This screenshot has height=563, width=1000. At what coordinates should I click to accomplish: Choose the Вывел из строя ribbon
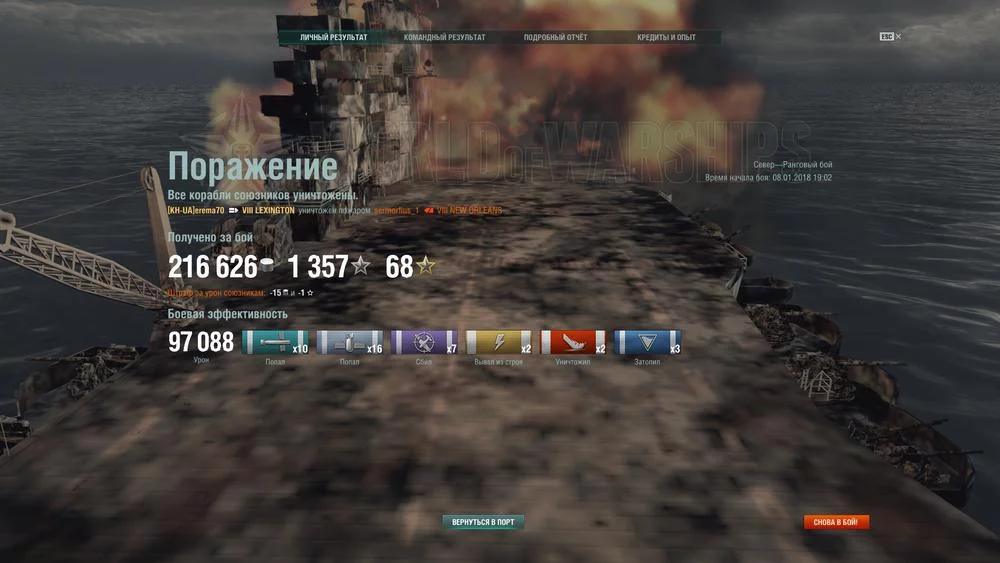(x=499, y=343)
